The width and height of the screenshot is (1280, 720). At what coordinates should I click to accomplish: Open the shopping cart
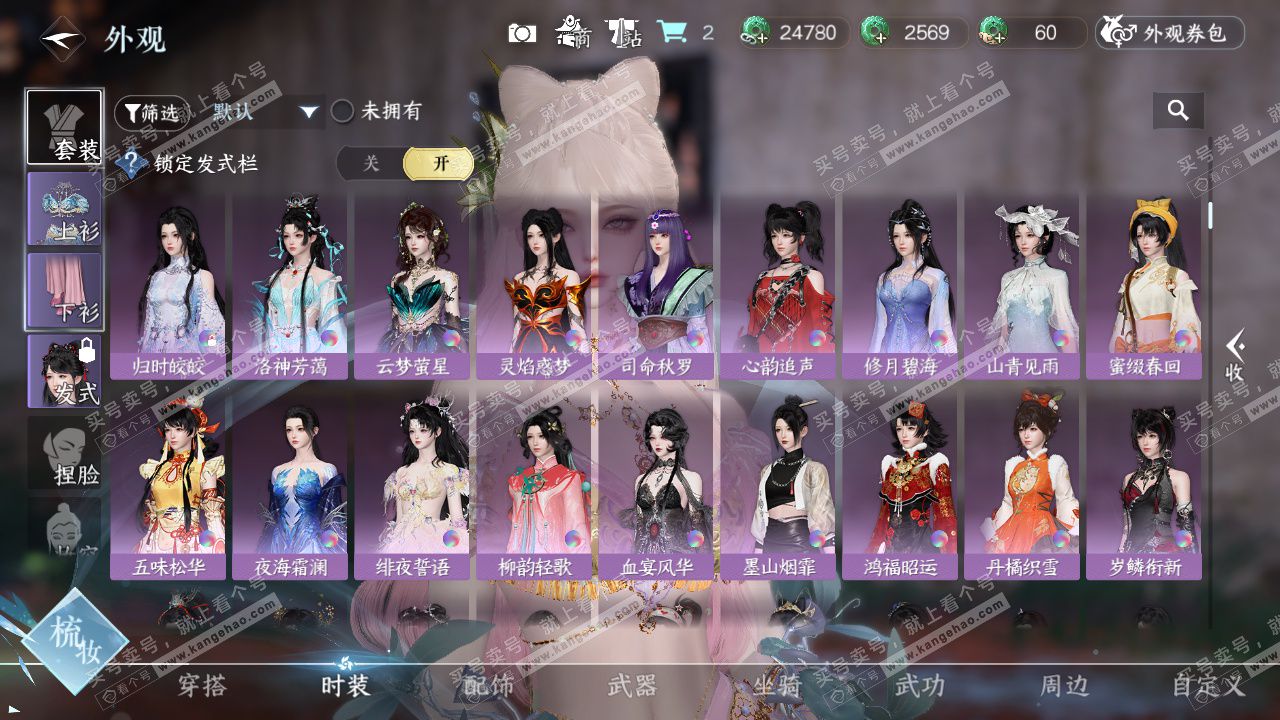click(x=672, y=33)
